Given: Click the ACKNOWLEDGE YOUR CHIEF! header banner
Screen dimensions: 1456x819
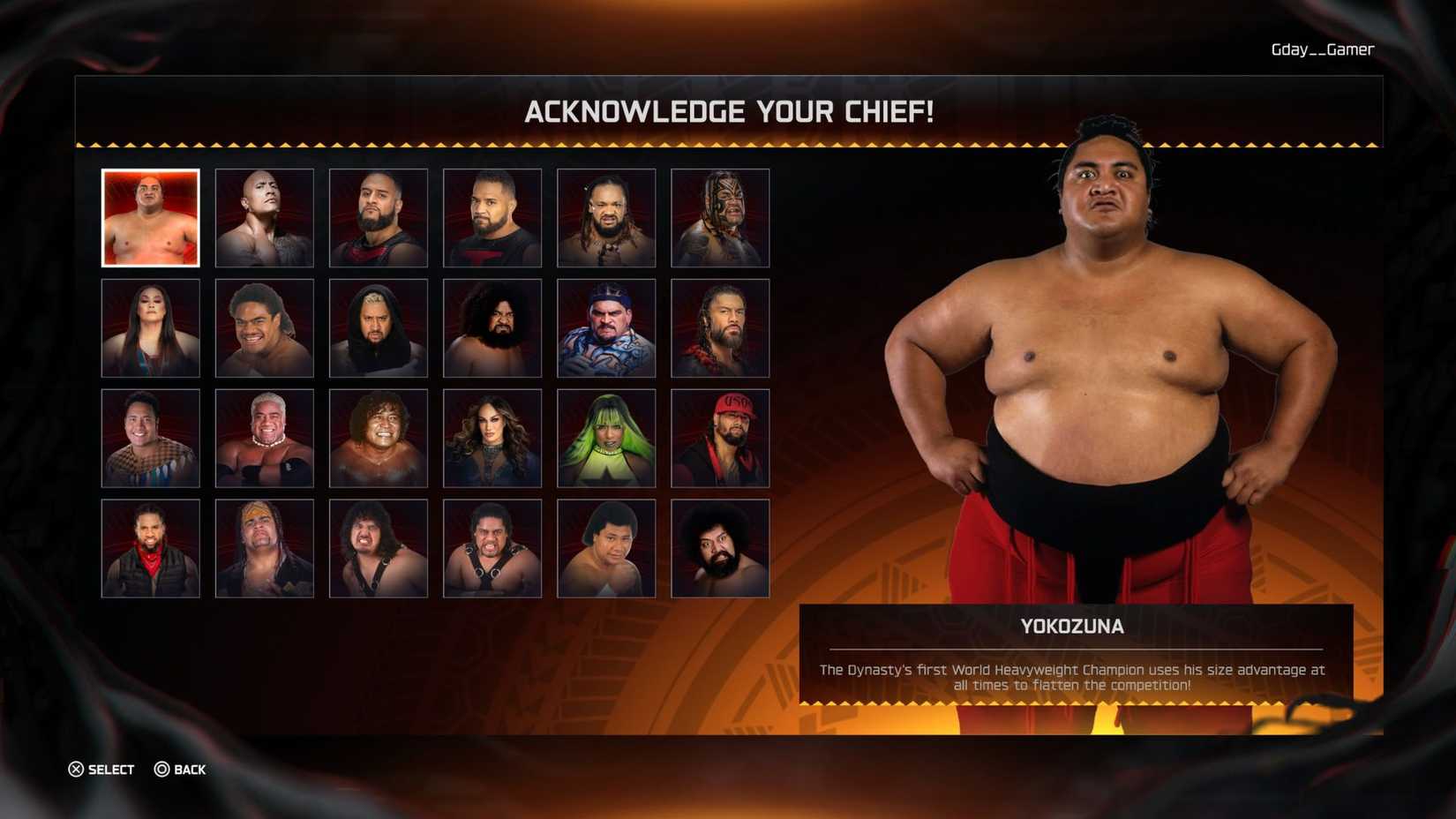Looking at the screenshot, I should point(728,112).
